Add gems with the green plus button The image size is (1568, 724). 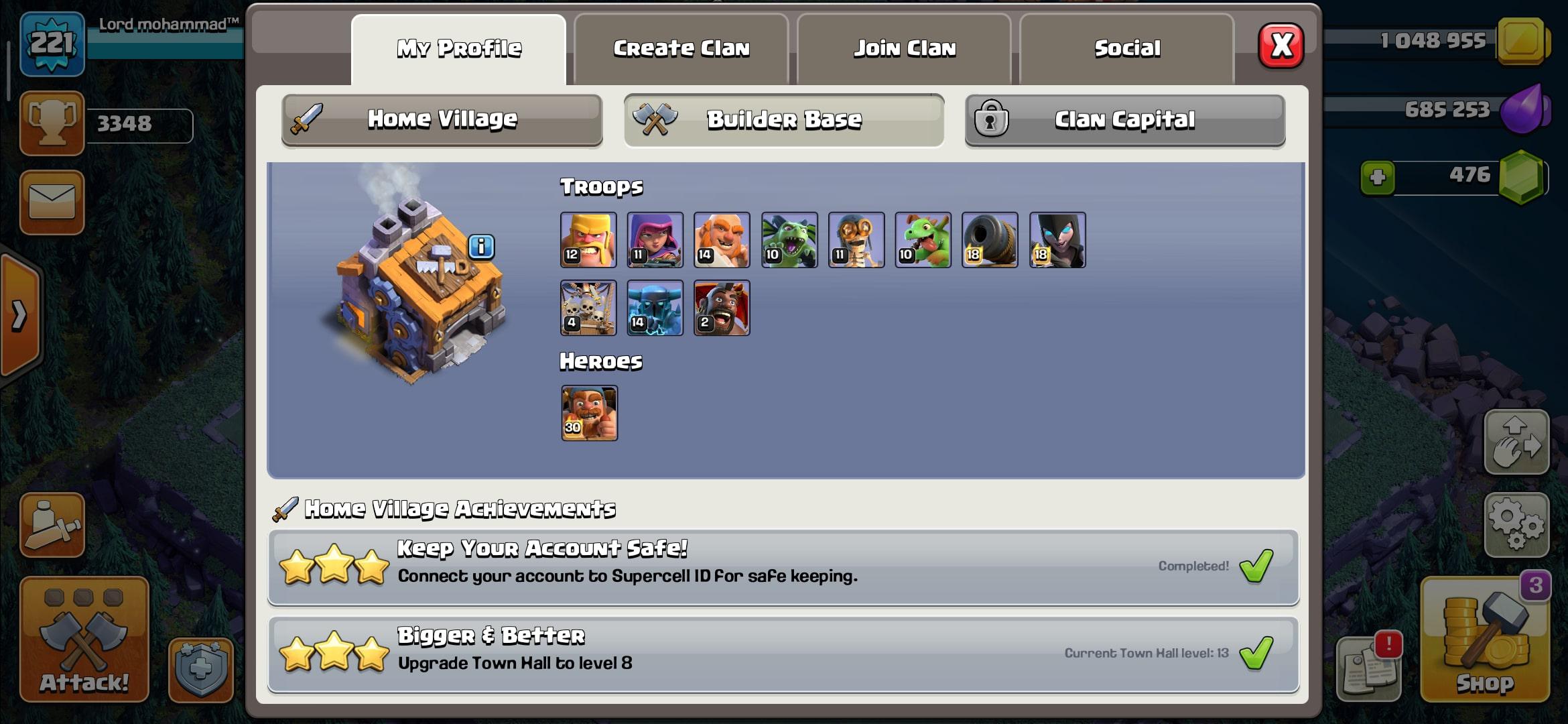click(x=1378, y=178)
